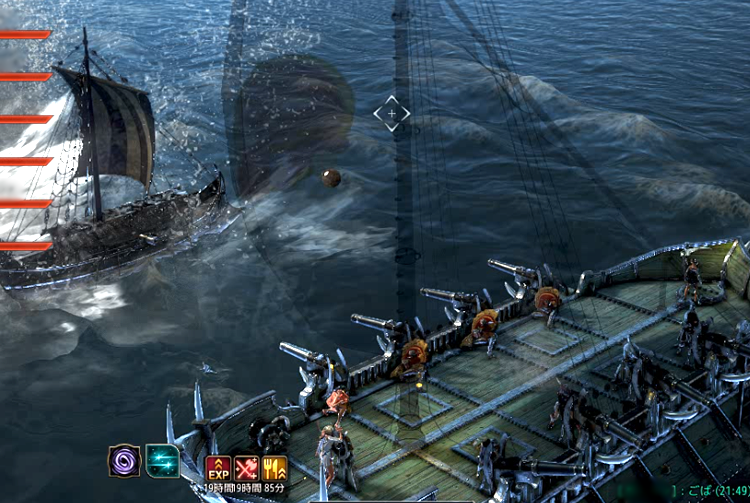Activate the purple swirl skill icon
The height and width of the screenshot is (503, 750).
[x=124, y=461]
